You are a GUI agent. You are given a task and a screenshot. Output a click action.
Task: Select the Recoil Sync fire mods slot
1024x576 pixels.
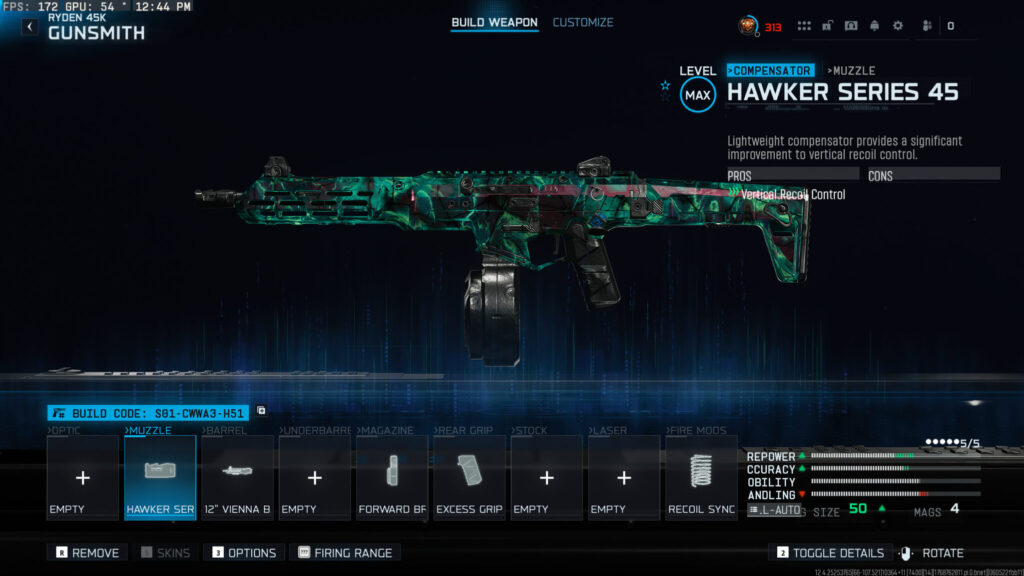click(701, 478)
